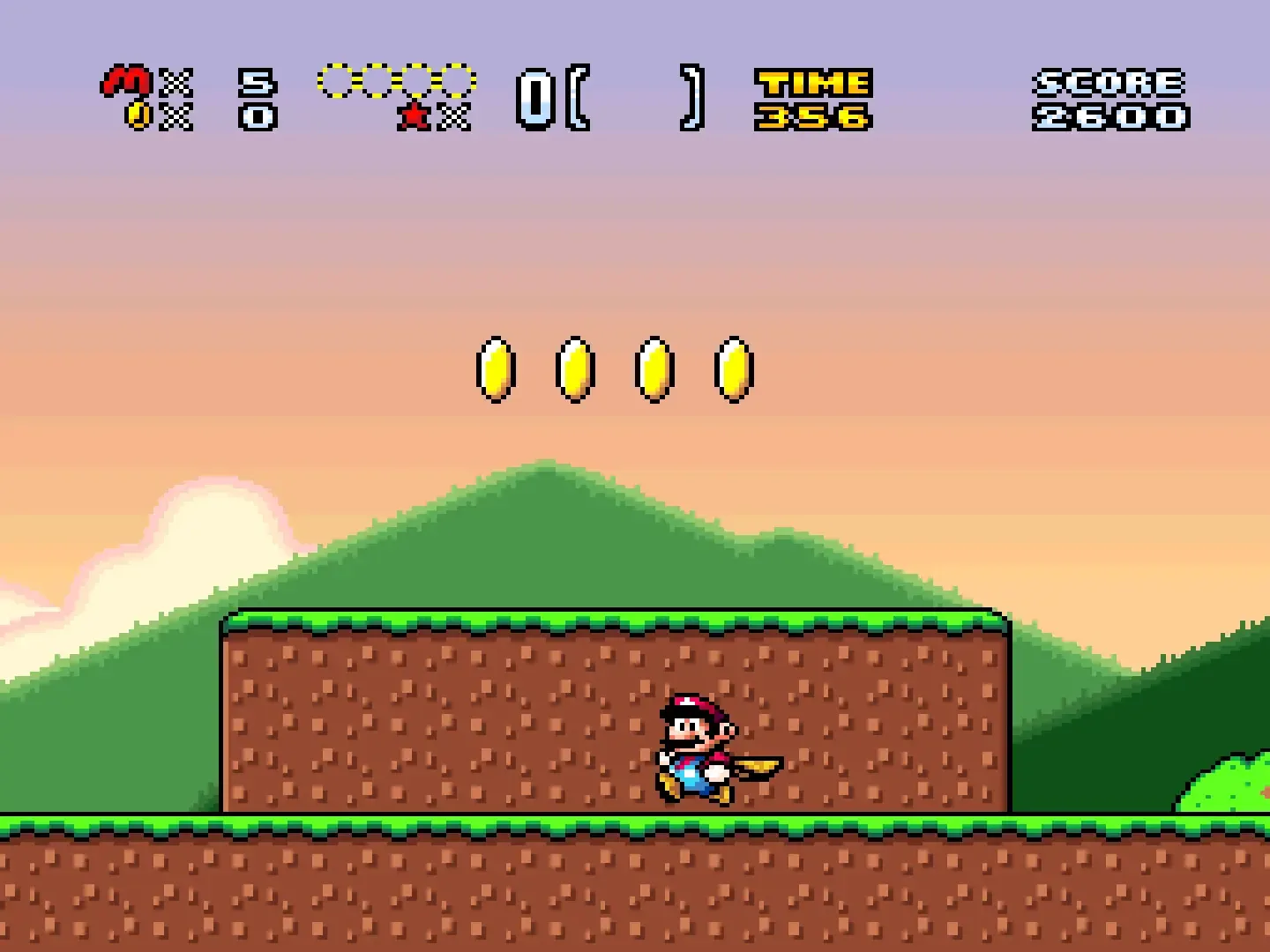The height and width of the screenshot is (952, 1270).
Task: Click the third floating coin
Action: [x=653, y=368]
